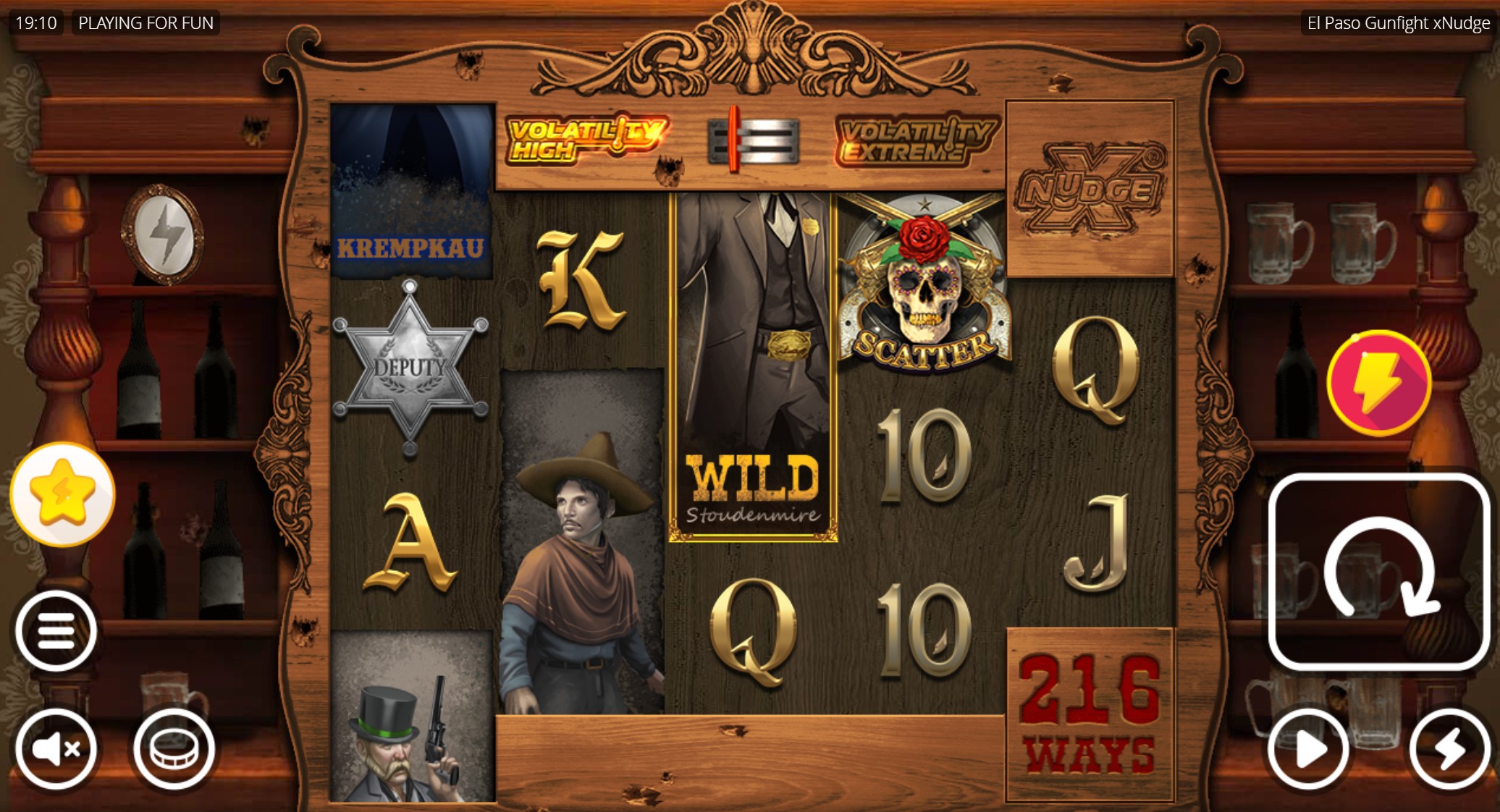Click the El Paso Gunfight xNudge title
This screenshot has width=1500, height=812.
pyautogui.click(x=1397, y=22)
